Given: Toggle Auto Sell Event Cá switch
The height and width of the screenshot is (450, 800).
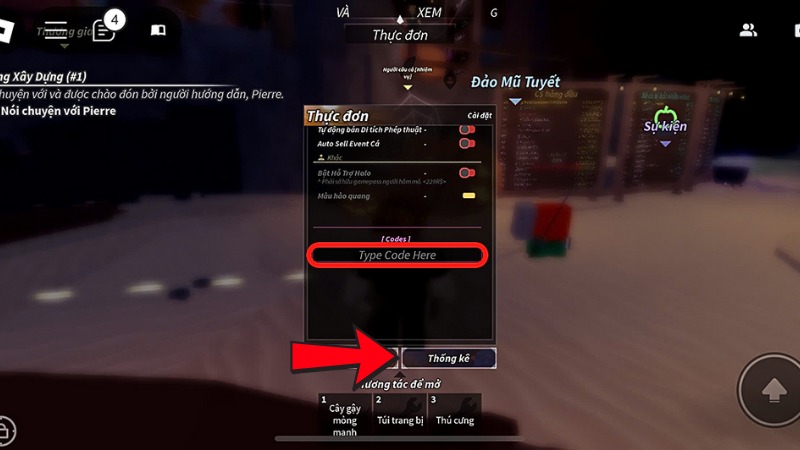Looking at the screenshot, I should [466, 144].
